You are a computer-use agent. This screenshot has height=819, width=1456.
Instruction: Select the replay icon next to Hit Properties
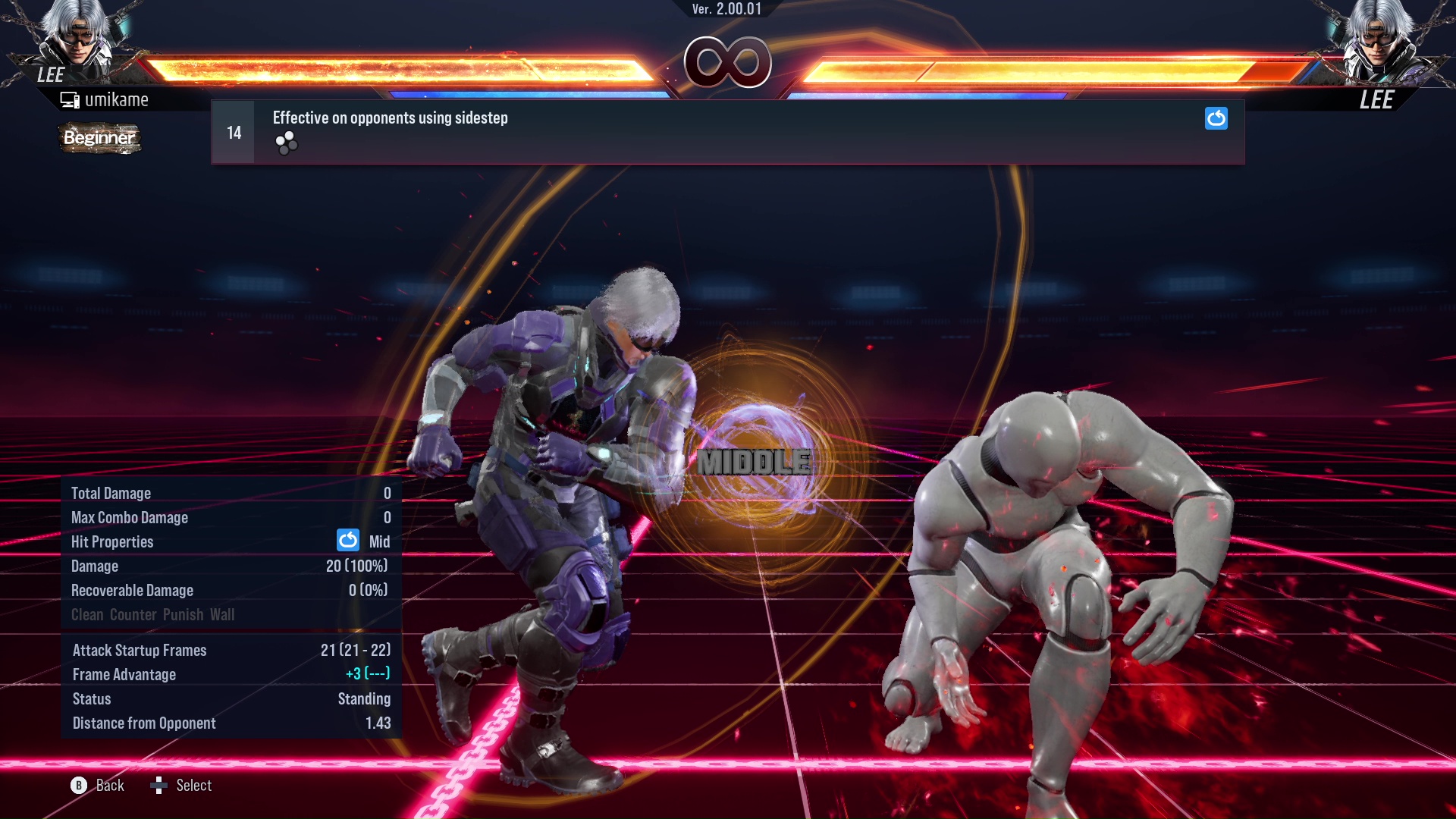click(x=347, y=541)
